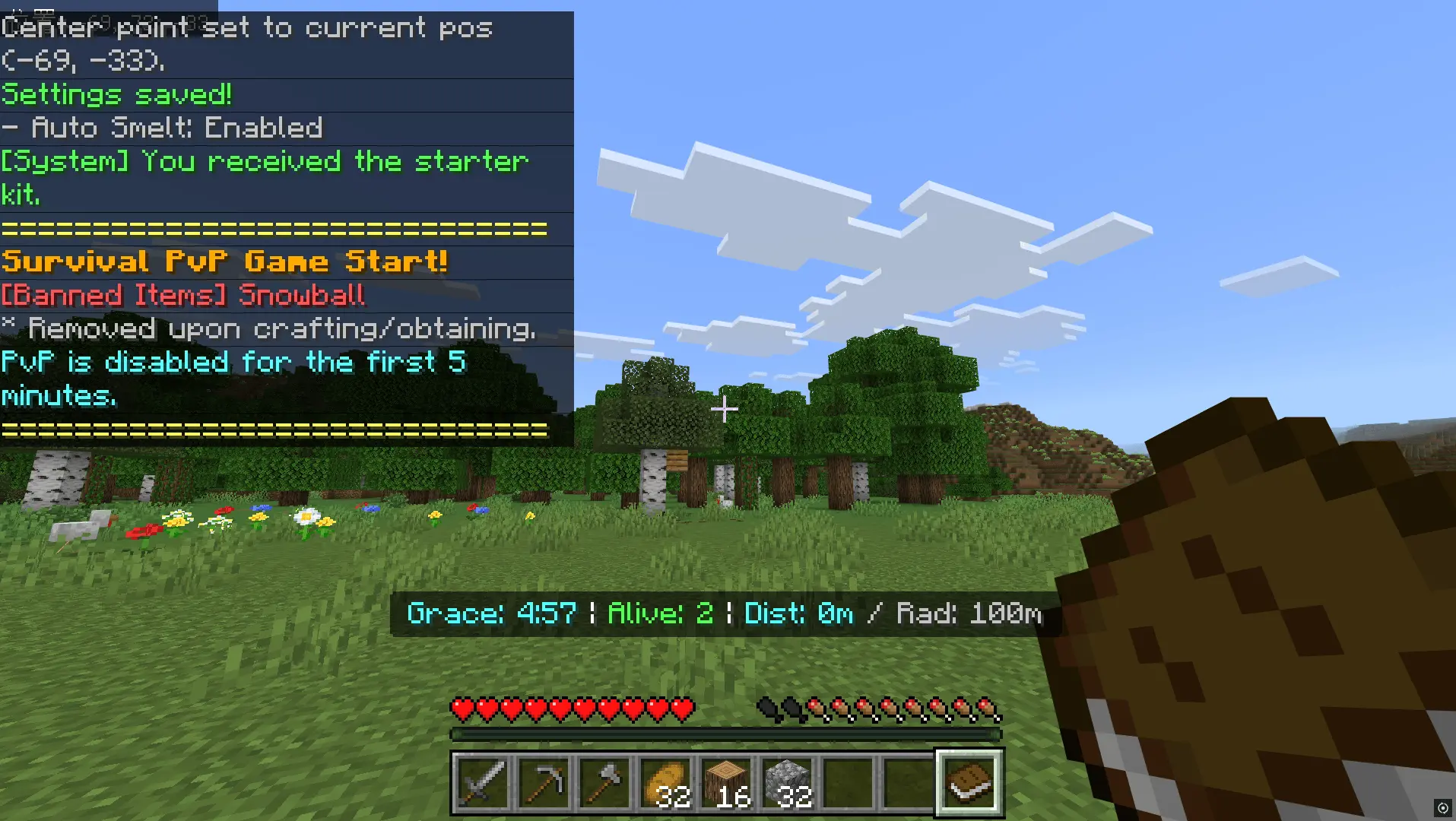The image size is (1456, 821).
Task: Select the stack of 32 bread
Action: [x=665, y=783]
